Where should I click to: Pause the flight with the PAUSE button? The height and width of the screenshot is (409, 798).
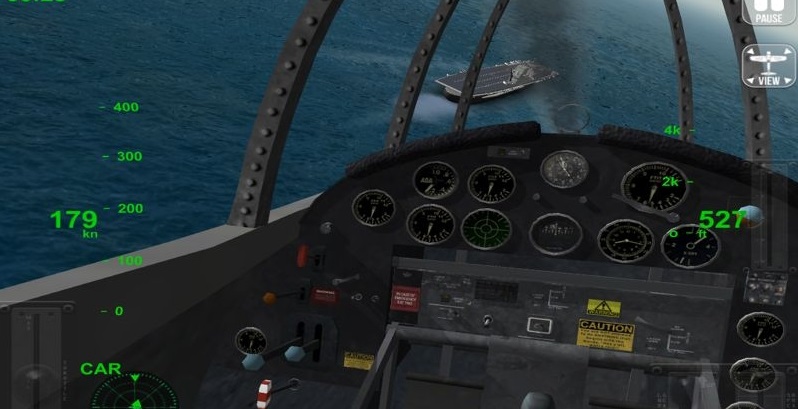[x=768, y=11]
